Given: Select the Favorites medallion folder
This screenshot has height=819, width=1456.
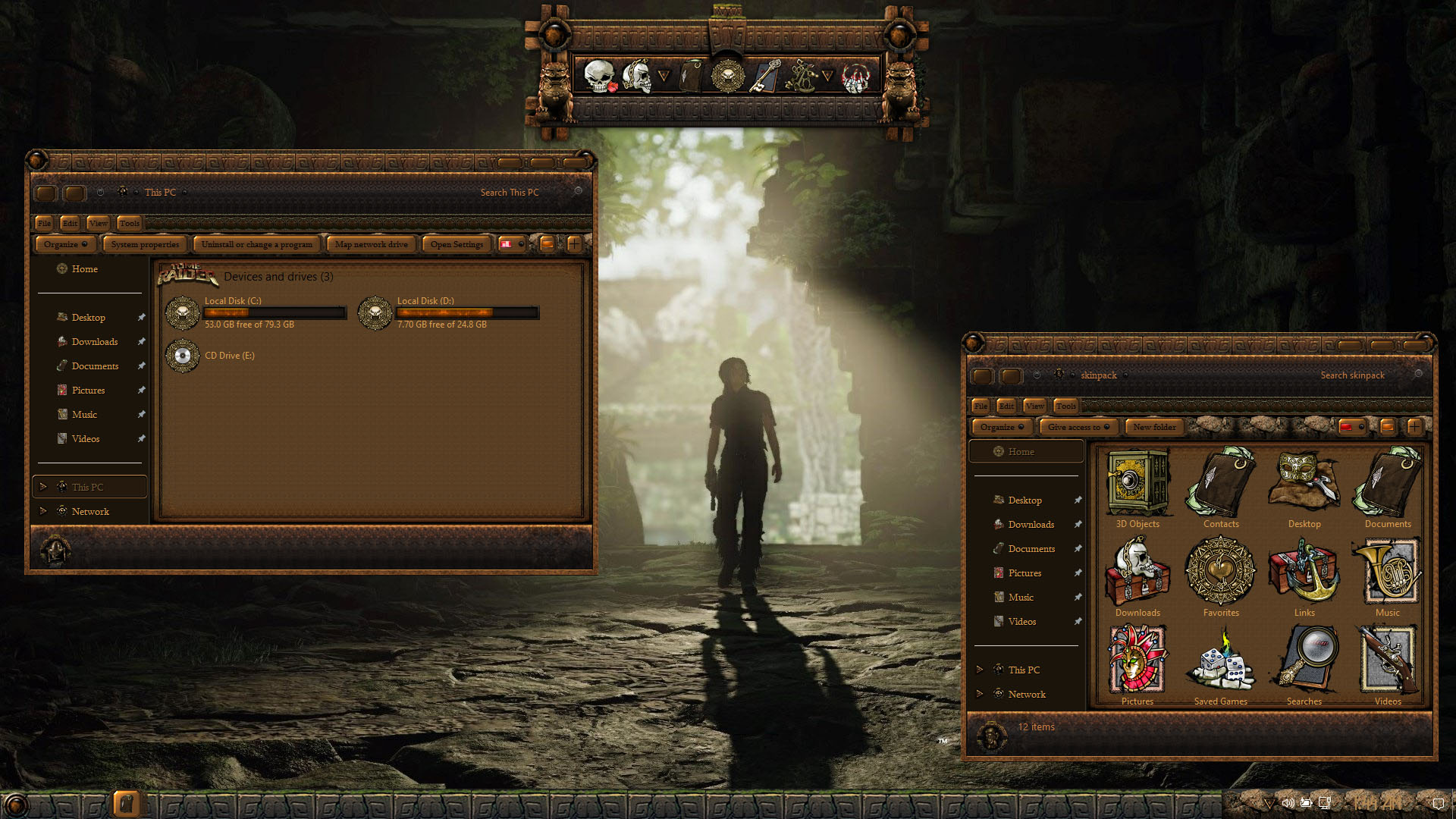Looking at the screenshot, I should pyautogui.click(x=1221, y=572).
